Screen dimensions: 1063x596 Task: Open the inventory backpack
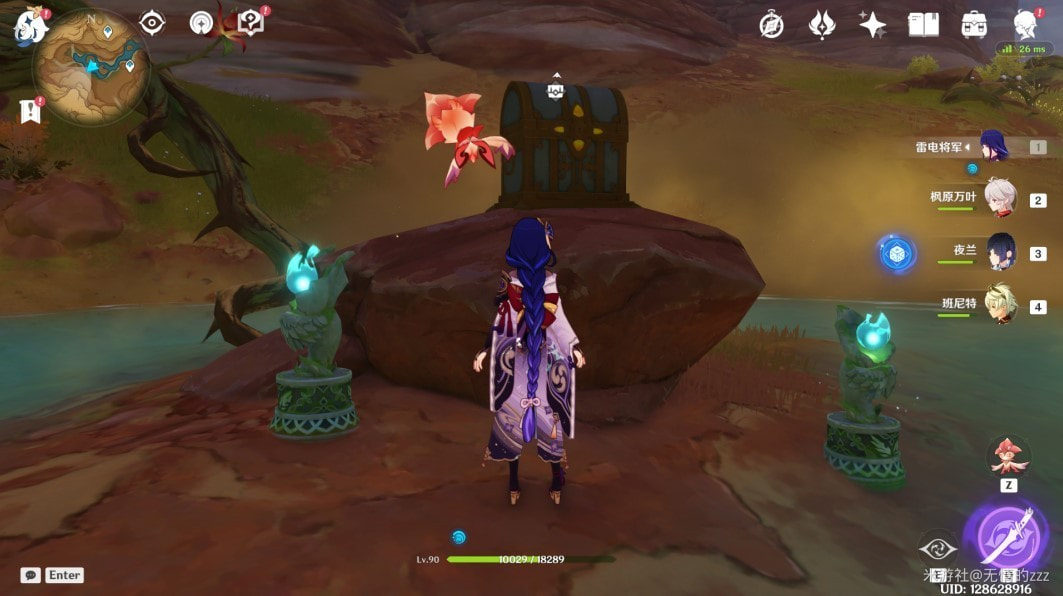974,25
